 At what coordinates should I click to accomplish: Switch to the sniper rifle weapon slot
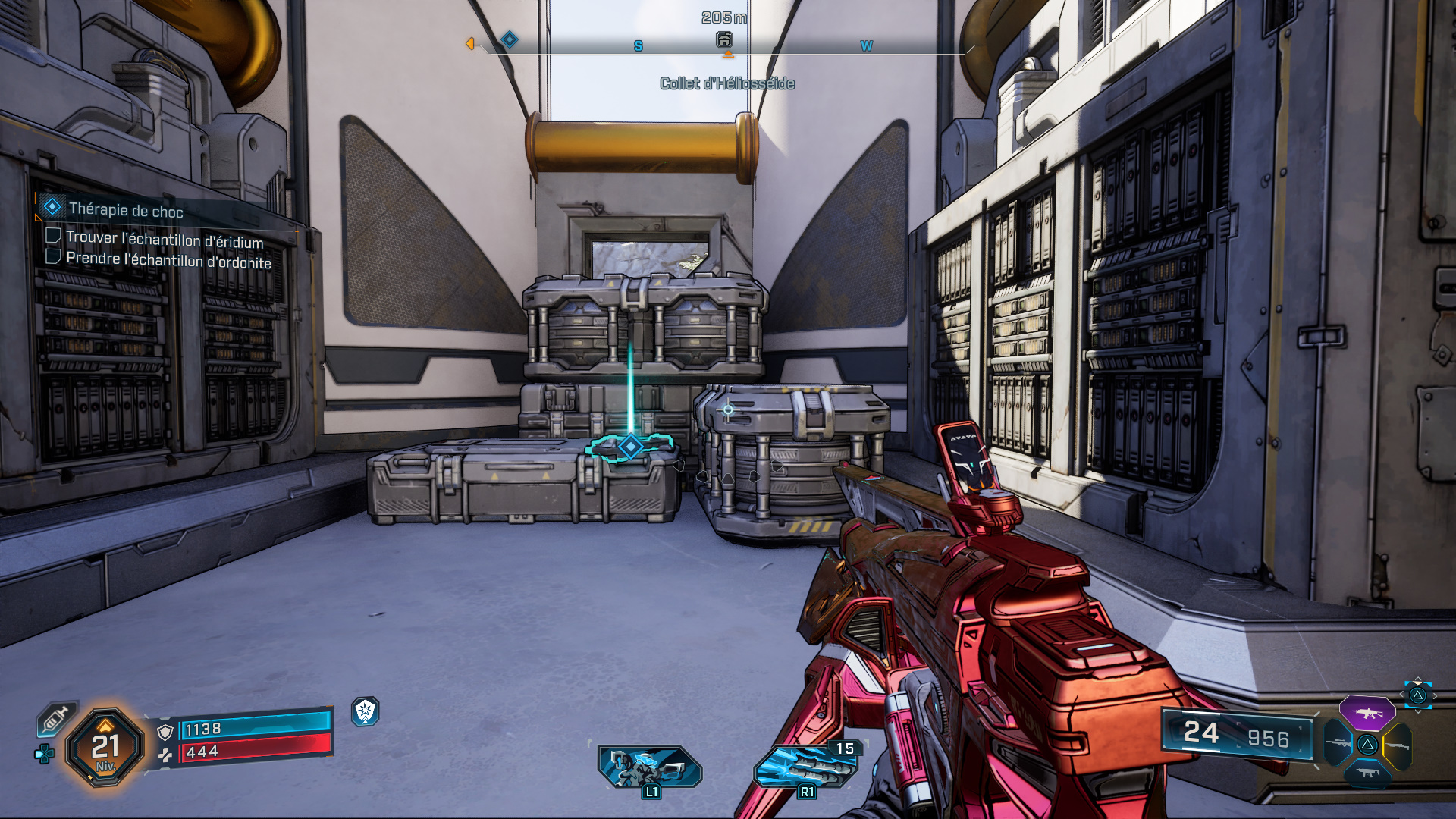click(1338, 744)
